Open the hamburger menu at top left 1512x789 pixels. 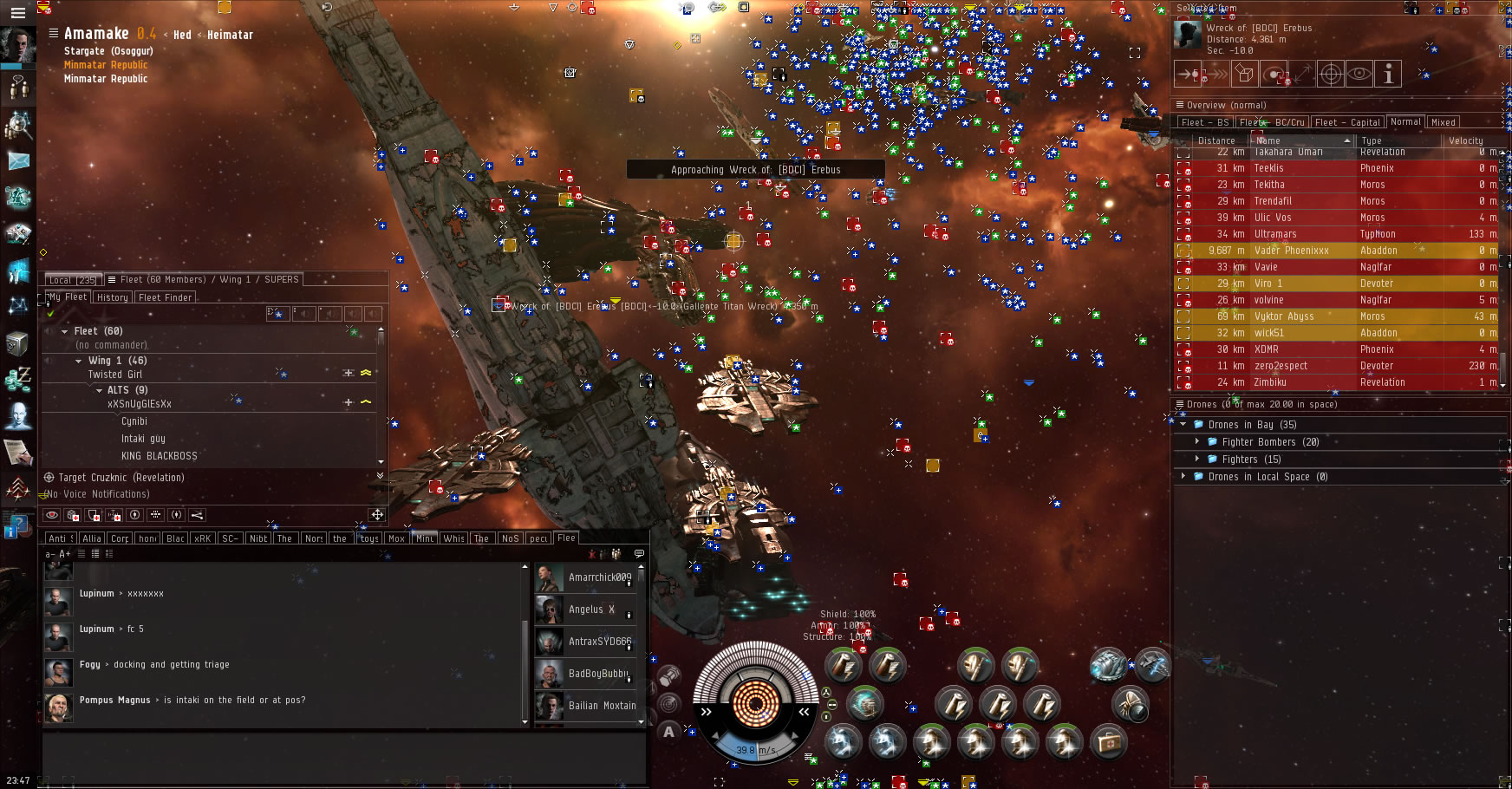(17, 13)
